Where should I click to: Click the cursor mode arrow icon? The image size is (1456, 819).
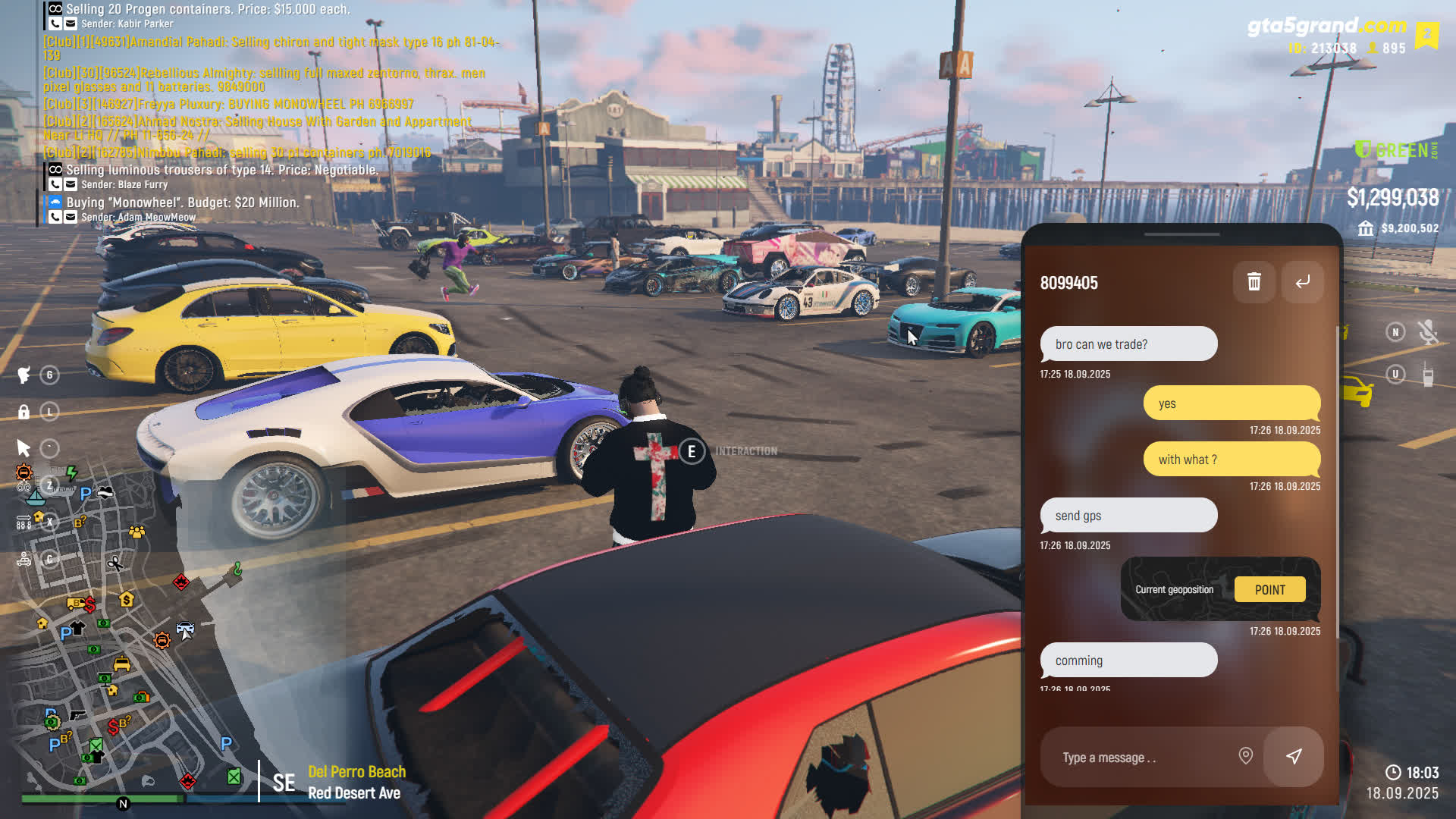24,448
